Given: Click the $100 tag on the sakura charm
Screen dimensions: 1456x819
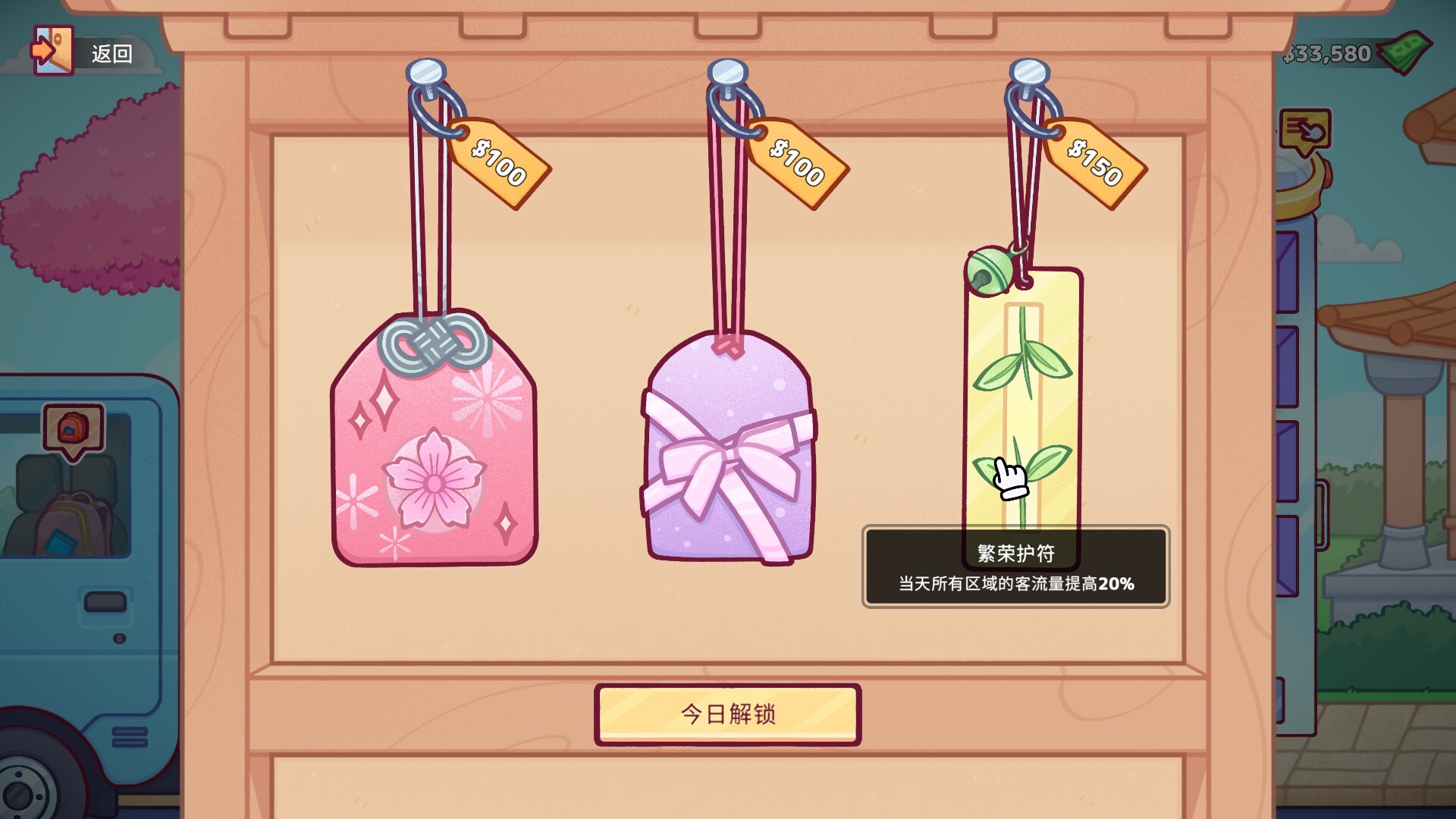Looking at the screenshot, I should coord(500,163).
